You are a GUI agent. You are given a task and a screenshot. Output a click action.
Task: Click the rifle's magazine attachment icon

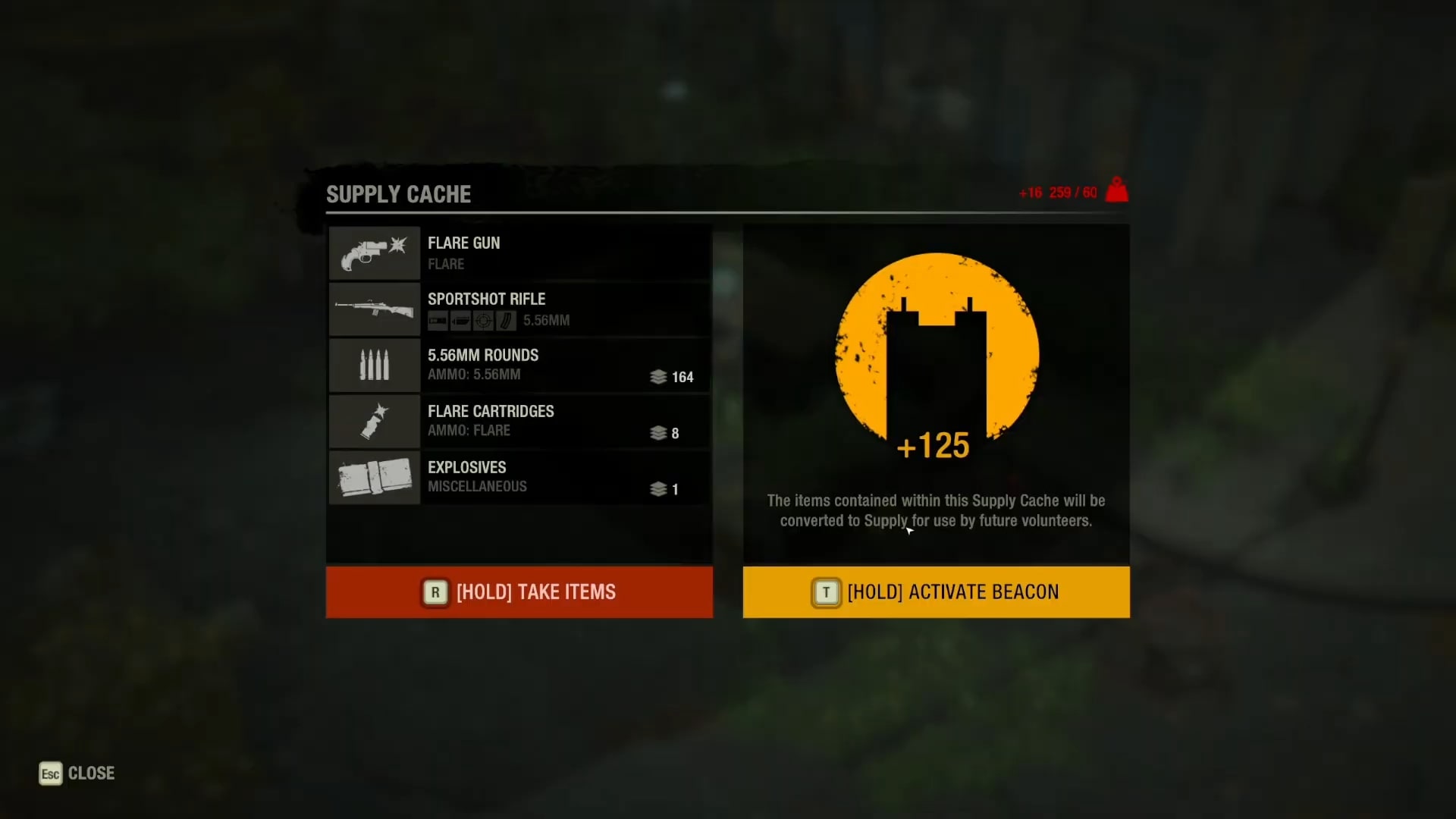pyautogui.click(x=507, y=321)
